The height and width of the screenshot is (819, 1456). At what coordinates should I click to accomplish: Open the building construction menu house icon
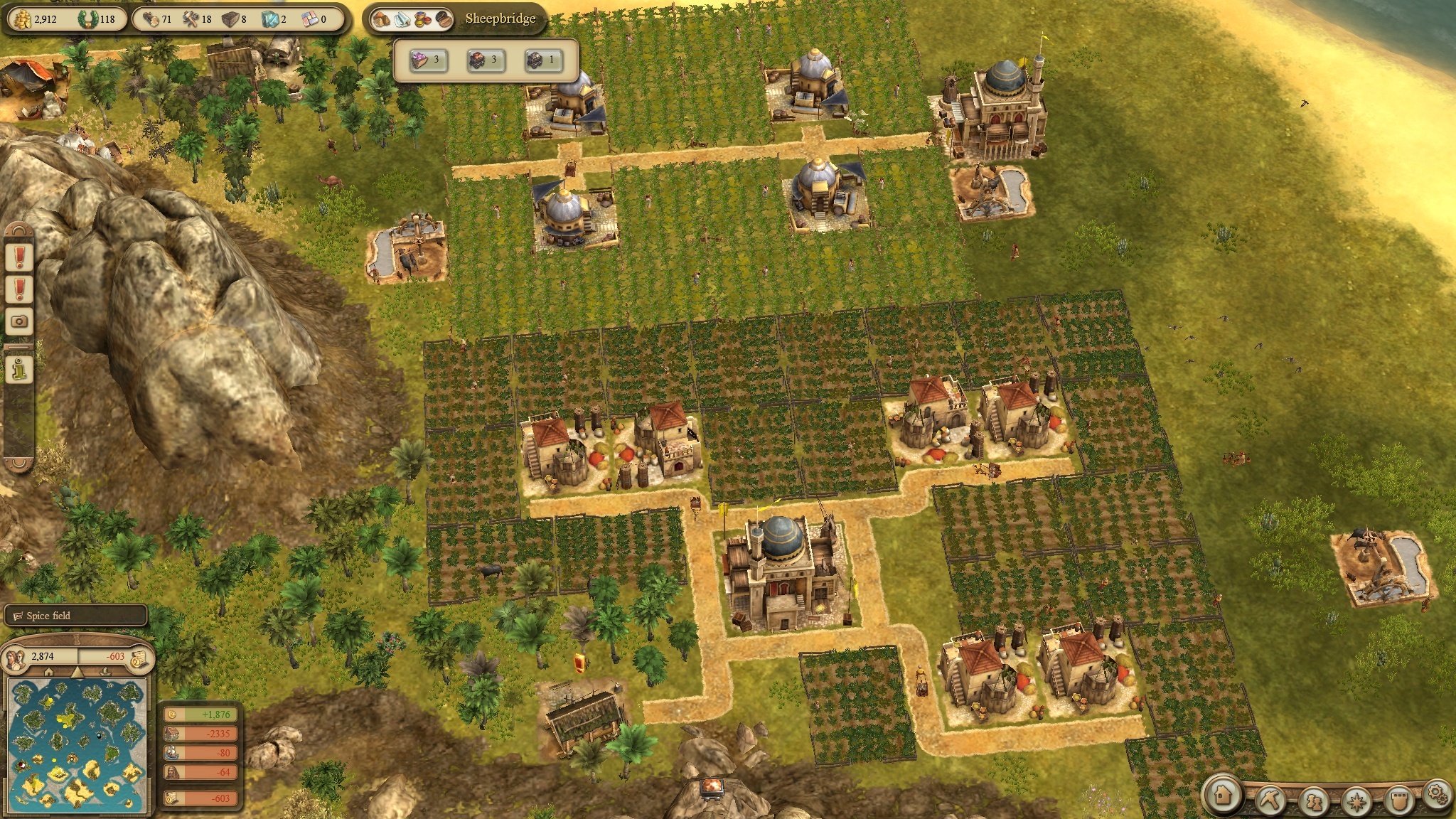point(1223,796)
